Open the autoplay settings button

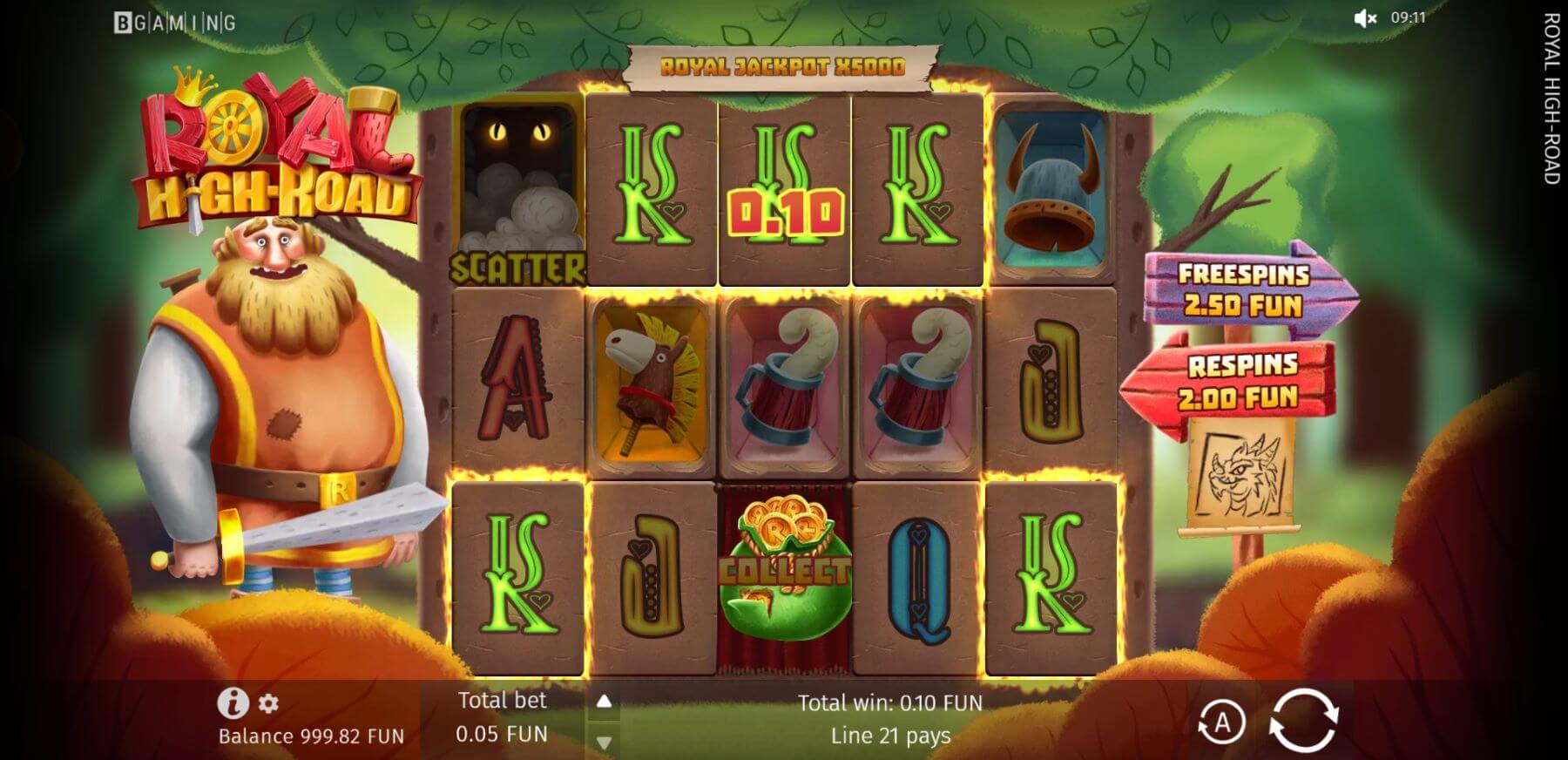click(x=1221, y=723)
